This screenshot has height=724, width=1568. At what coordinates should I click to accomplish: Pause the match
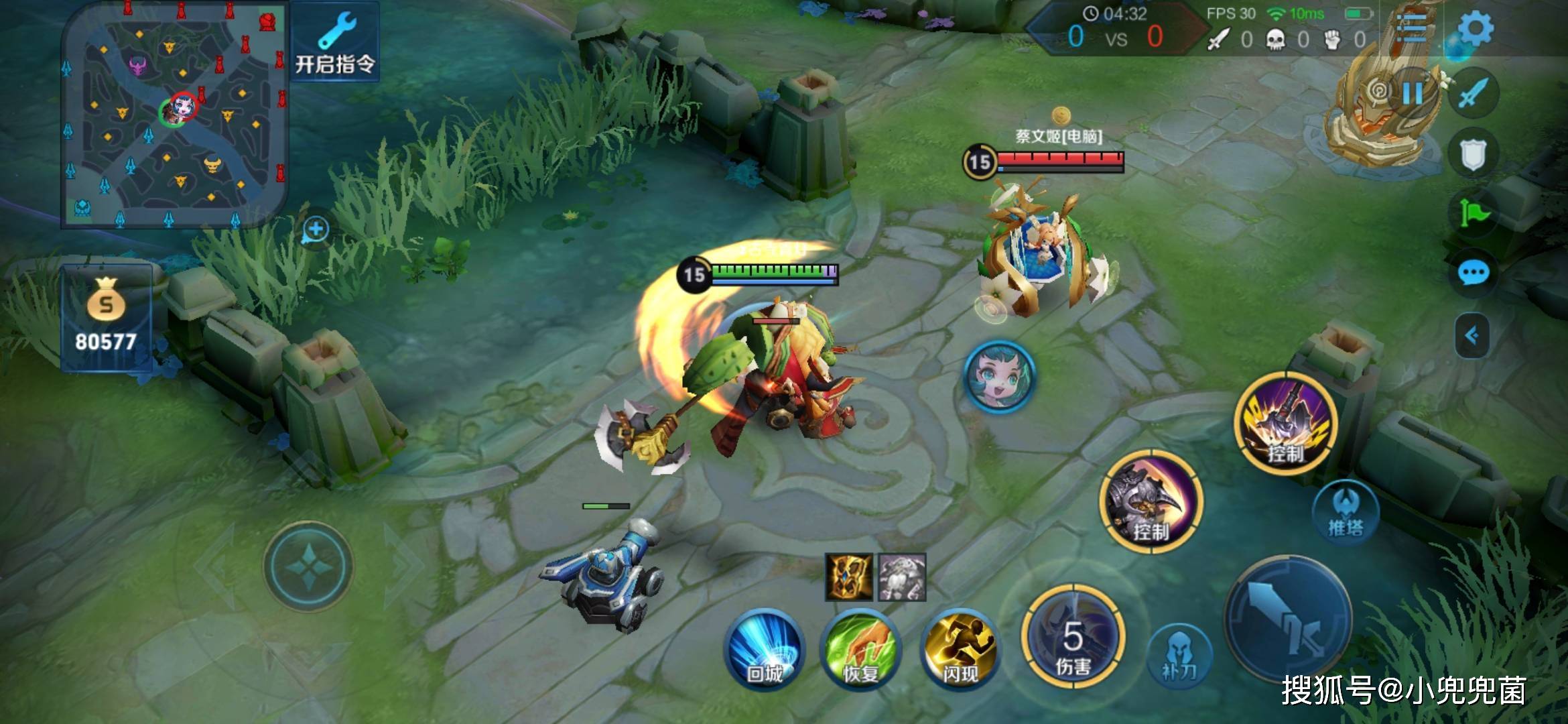[x=1413, y=93]
